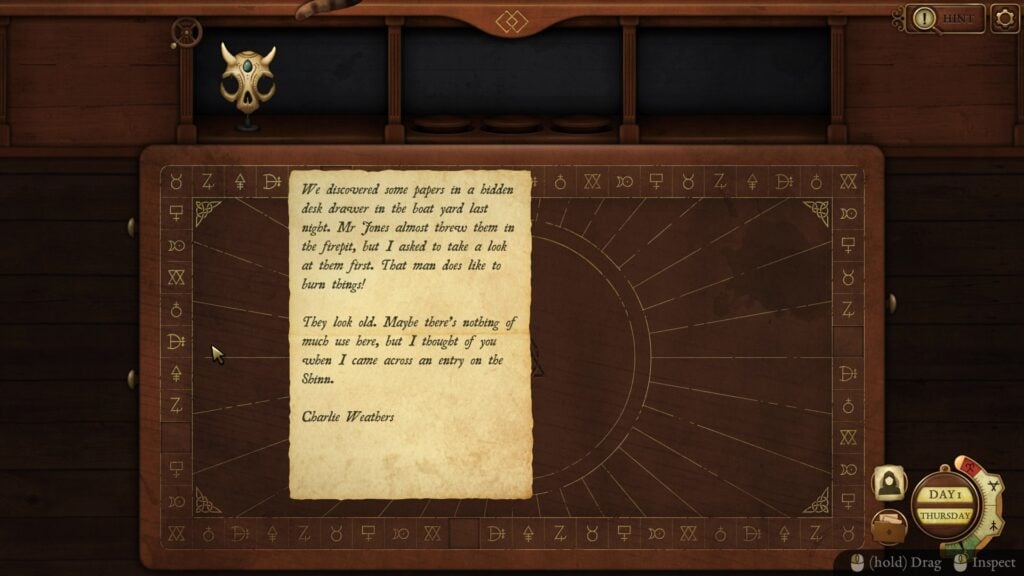Open the Hint button

(946, 18)
